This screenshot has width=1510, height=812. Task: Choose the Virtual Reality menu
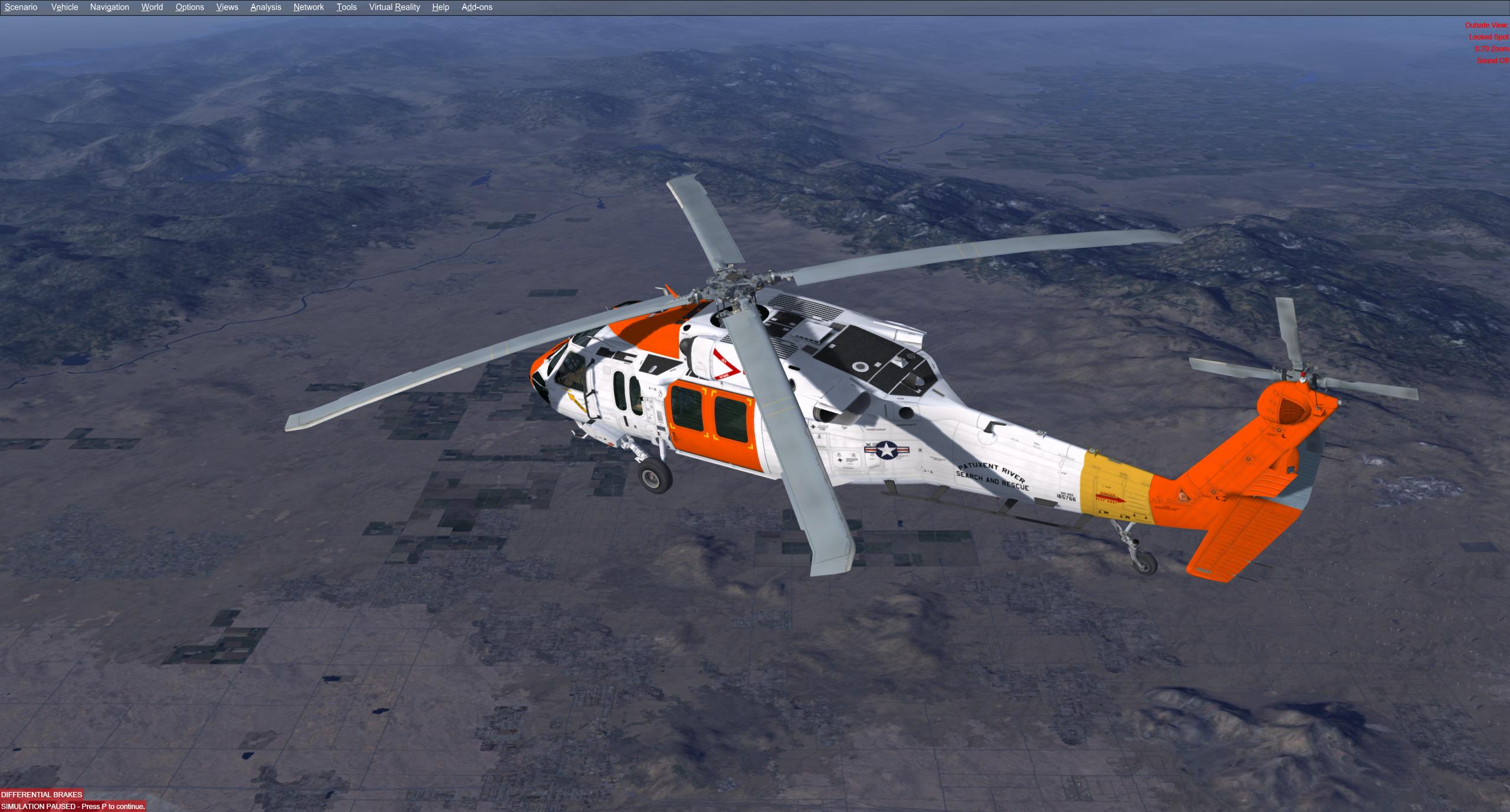point(394,7)
